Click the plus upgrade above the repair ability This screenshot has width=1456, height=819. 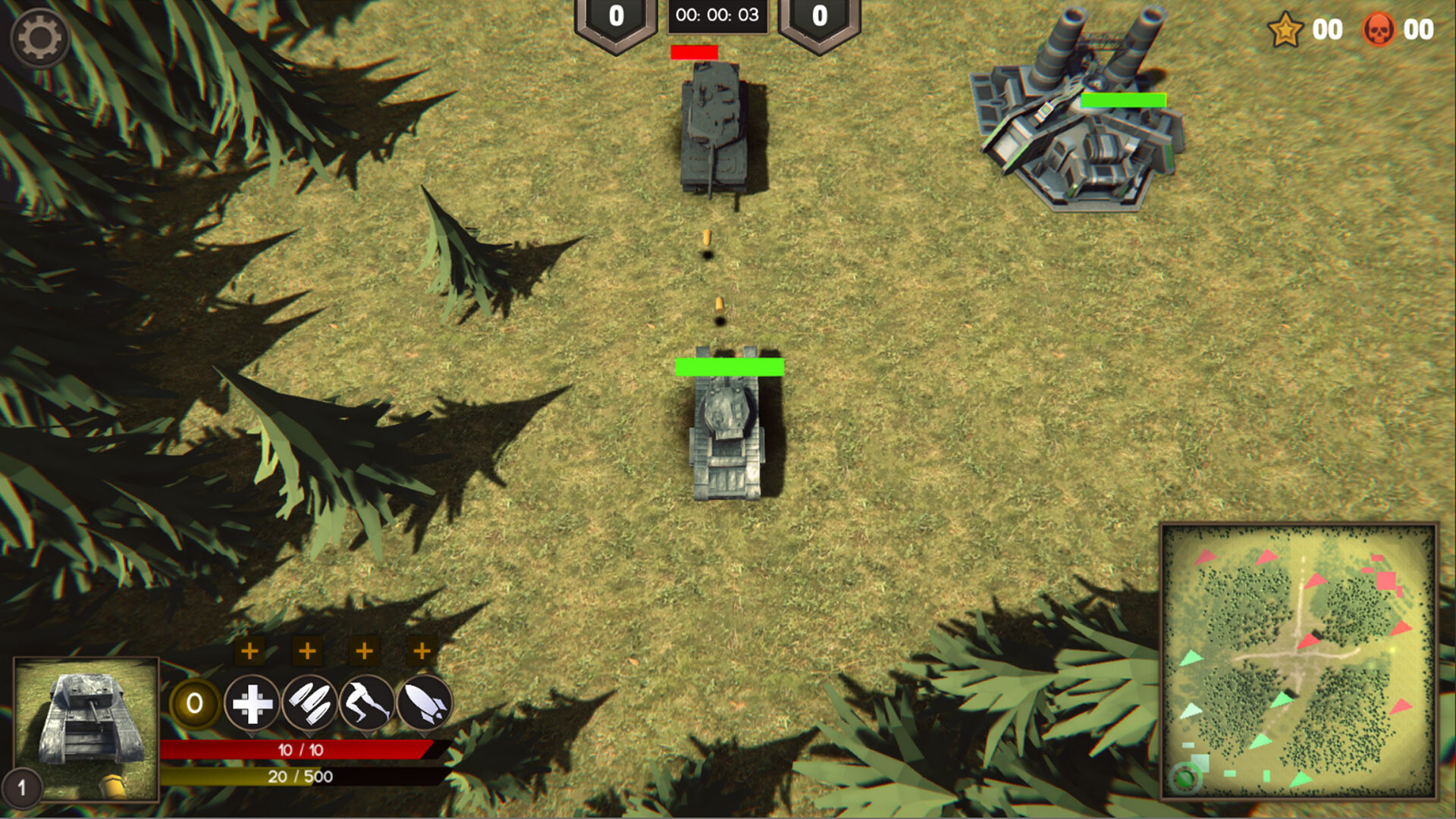click(x=251, y=650)
